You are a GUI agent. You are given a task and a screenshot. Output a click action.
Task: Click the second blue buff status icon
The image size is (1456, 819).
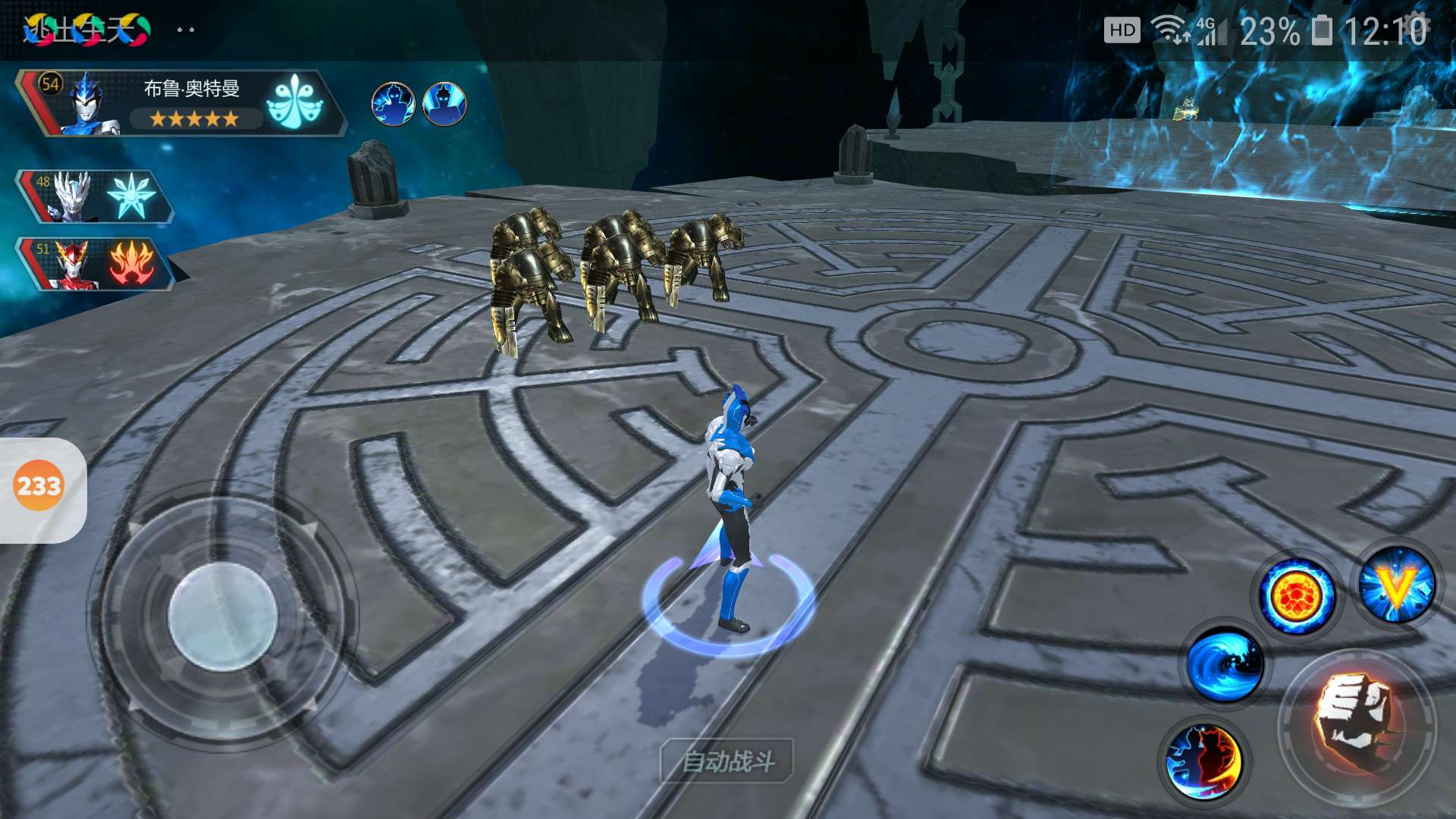coord(444,104)
